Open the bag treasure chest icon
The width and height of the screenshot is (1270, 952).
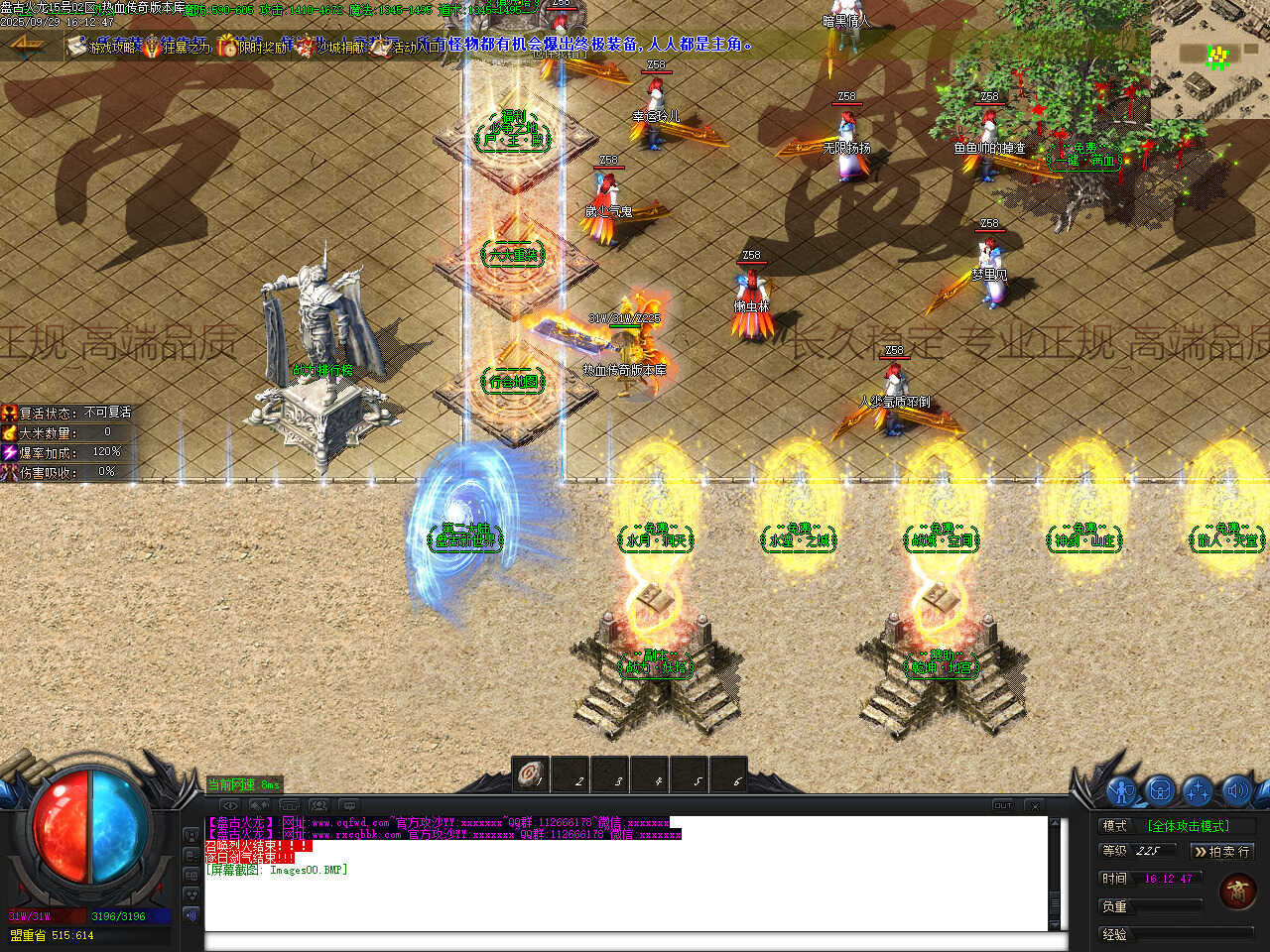tap(1160, 790)
